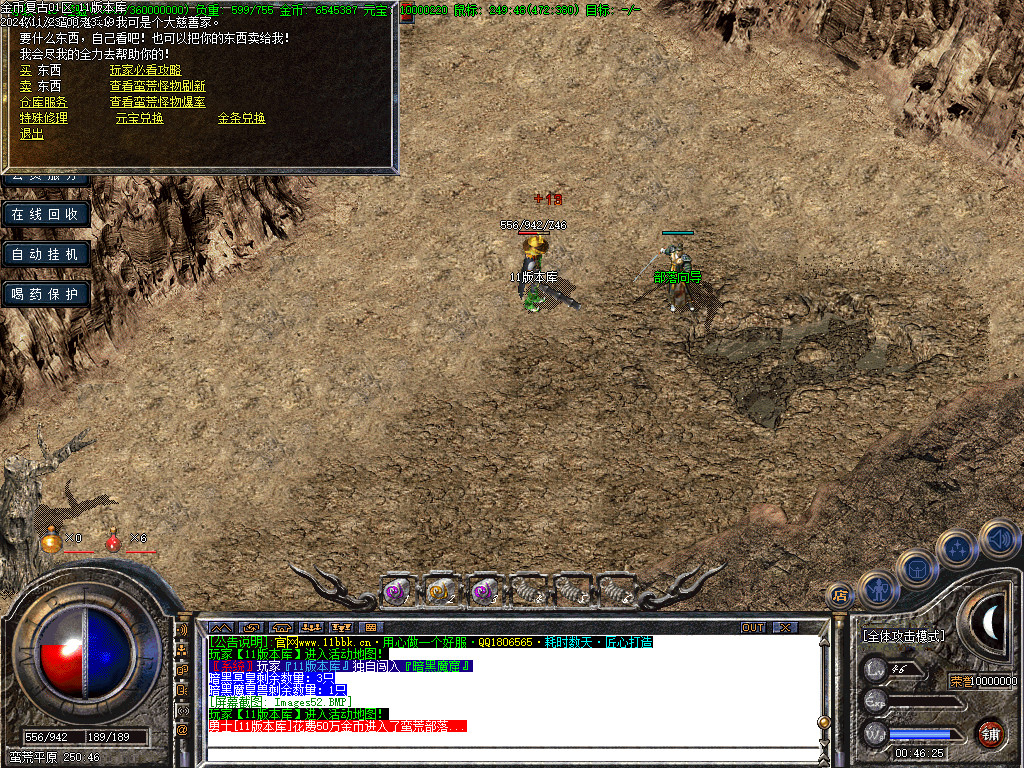
Task: Open the bag inventory round button
Action: pyautogui.click(x=916, y=568)
